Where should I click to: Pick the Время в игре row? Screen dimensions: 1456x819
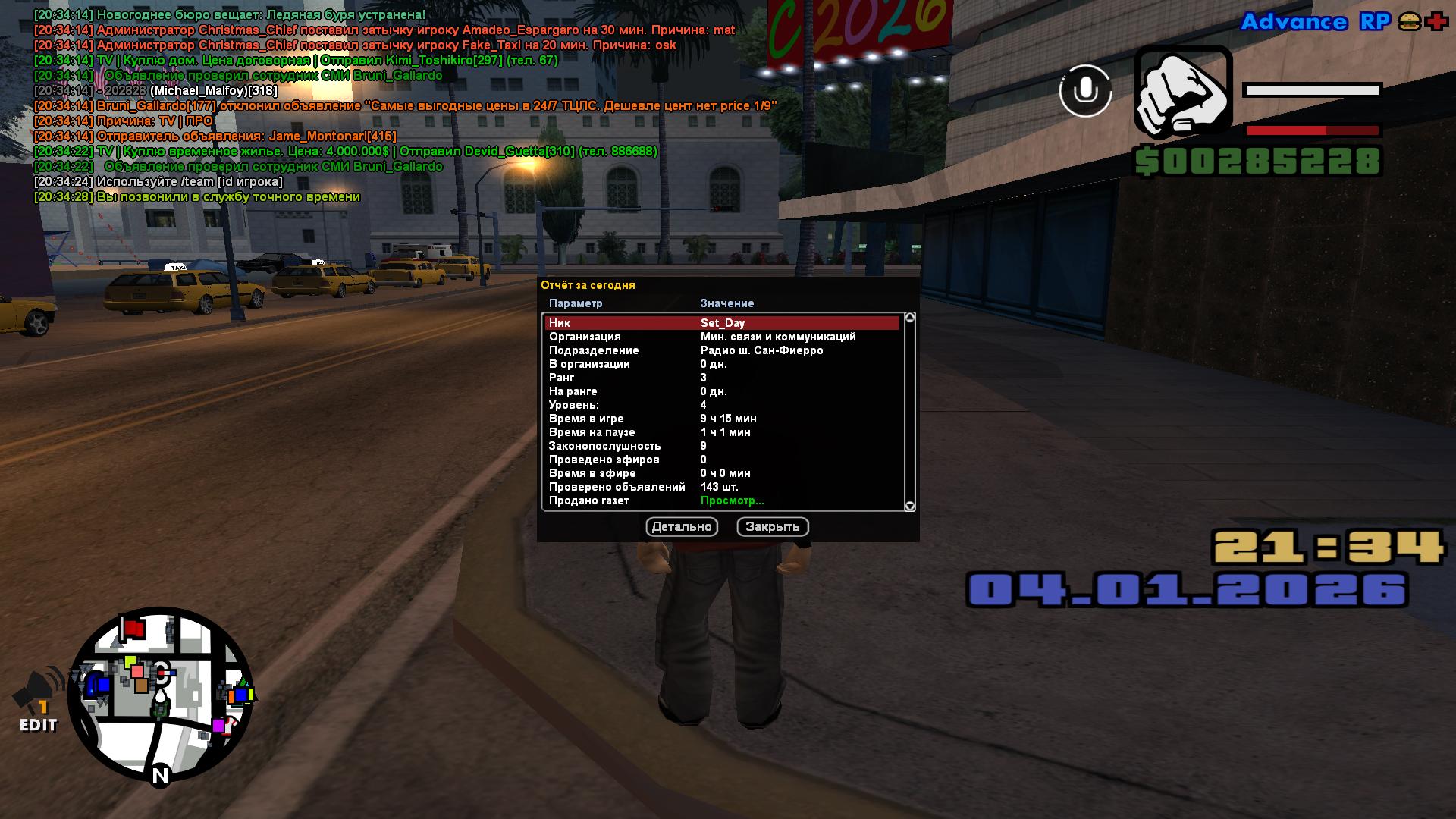[722, 419]
